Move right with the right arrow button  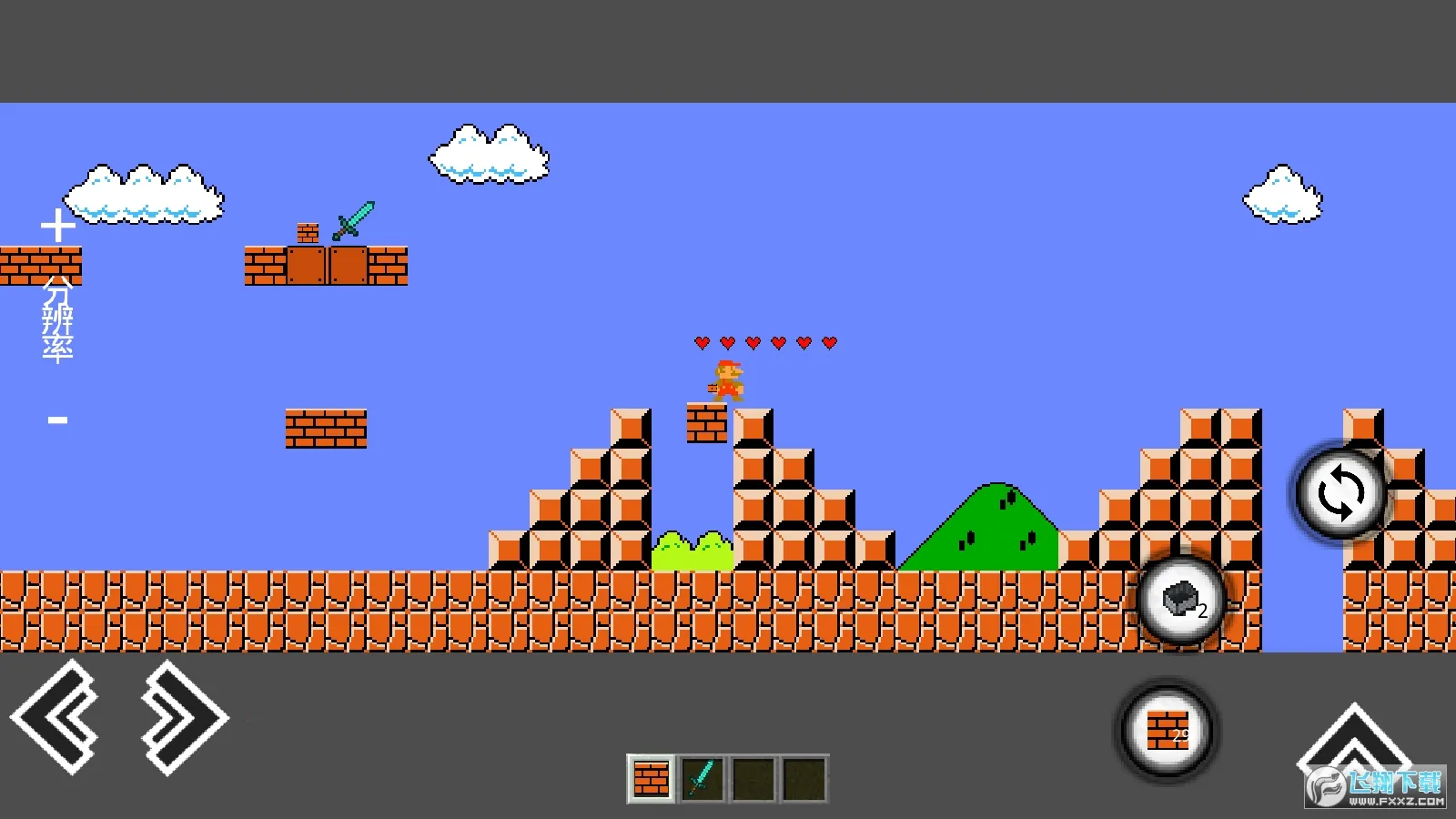182,717
